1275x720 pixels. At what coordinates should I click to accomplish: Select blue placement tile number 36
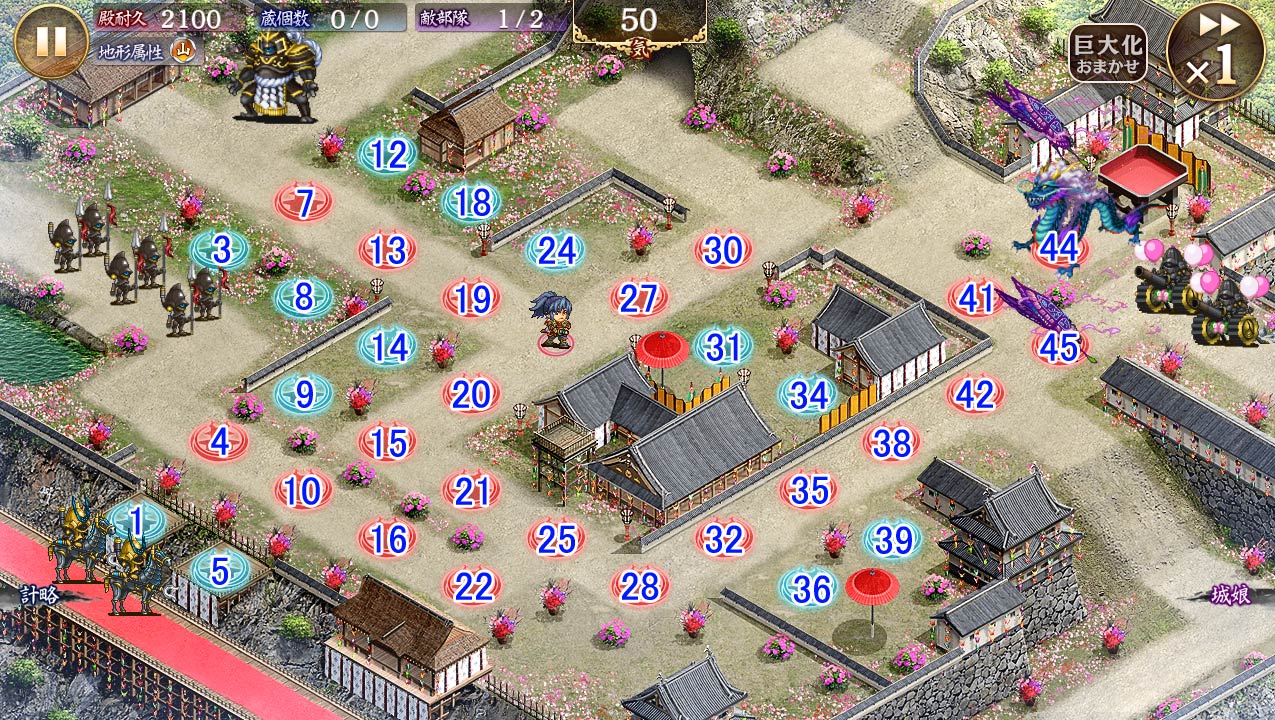tap(810, 588)
